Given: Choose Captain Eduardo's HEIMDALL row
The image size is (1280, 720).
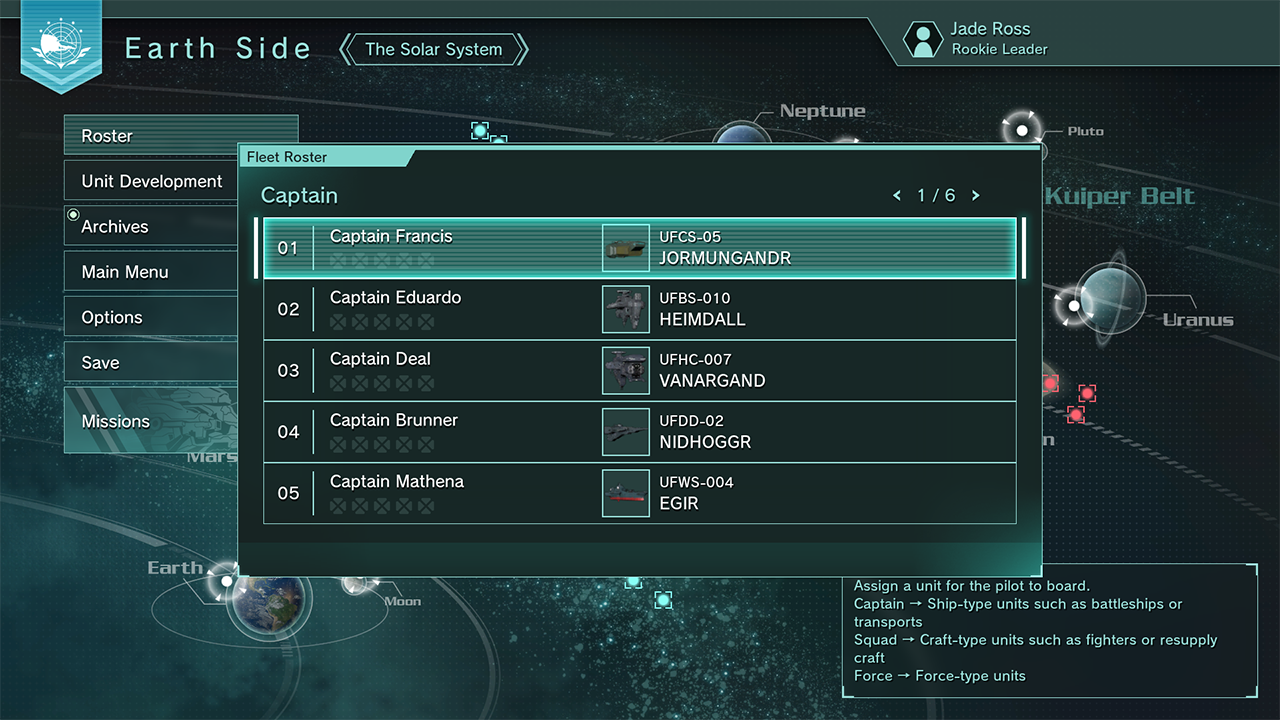Looking at the screenshot, I should tap(640, 309).
